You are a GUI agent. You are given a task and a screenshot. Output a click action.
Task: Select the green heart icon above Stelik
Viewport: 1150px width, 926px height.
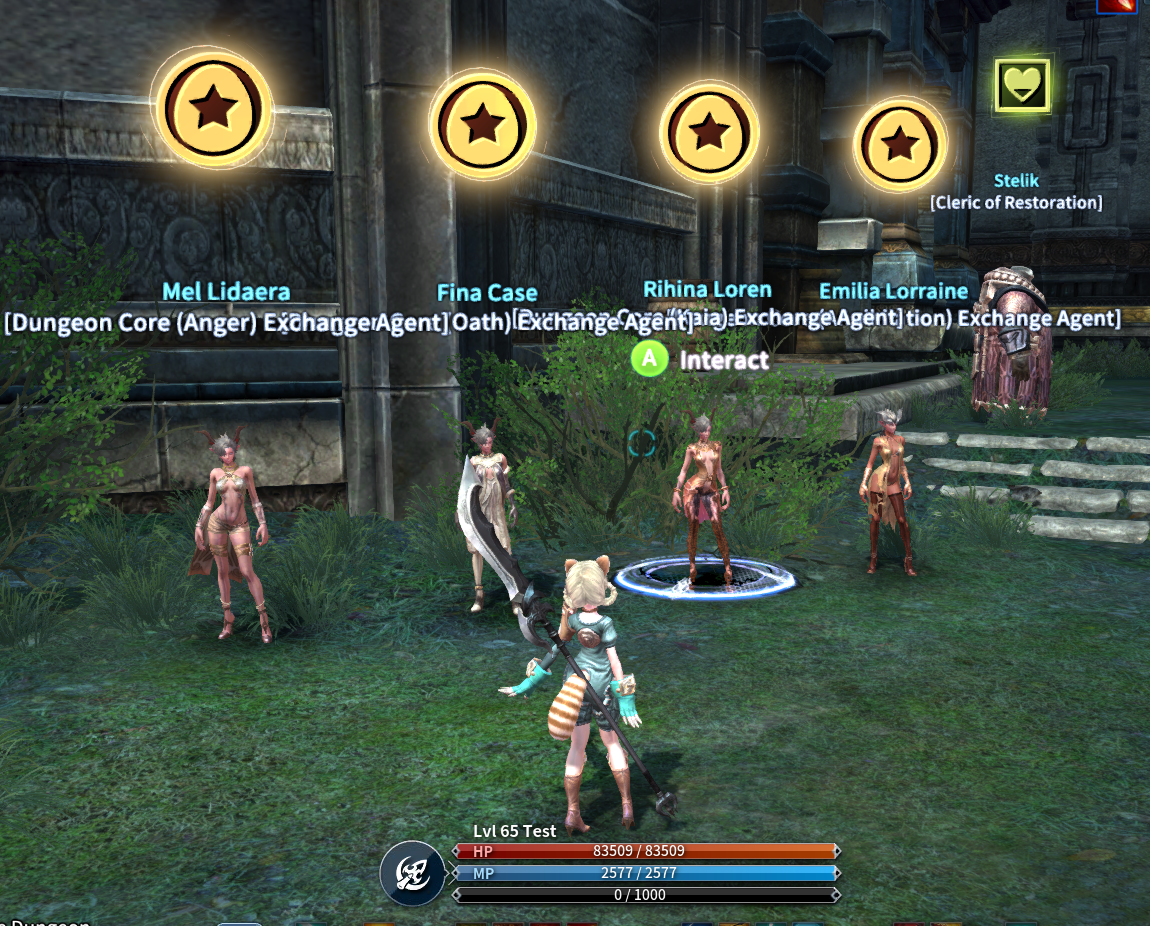(x=1022, y=84)
